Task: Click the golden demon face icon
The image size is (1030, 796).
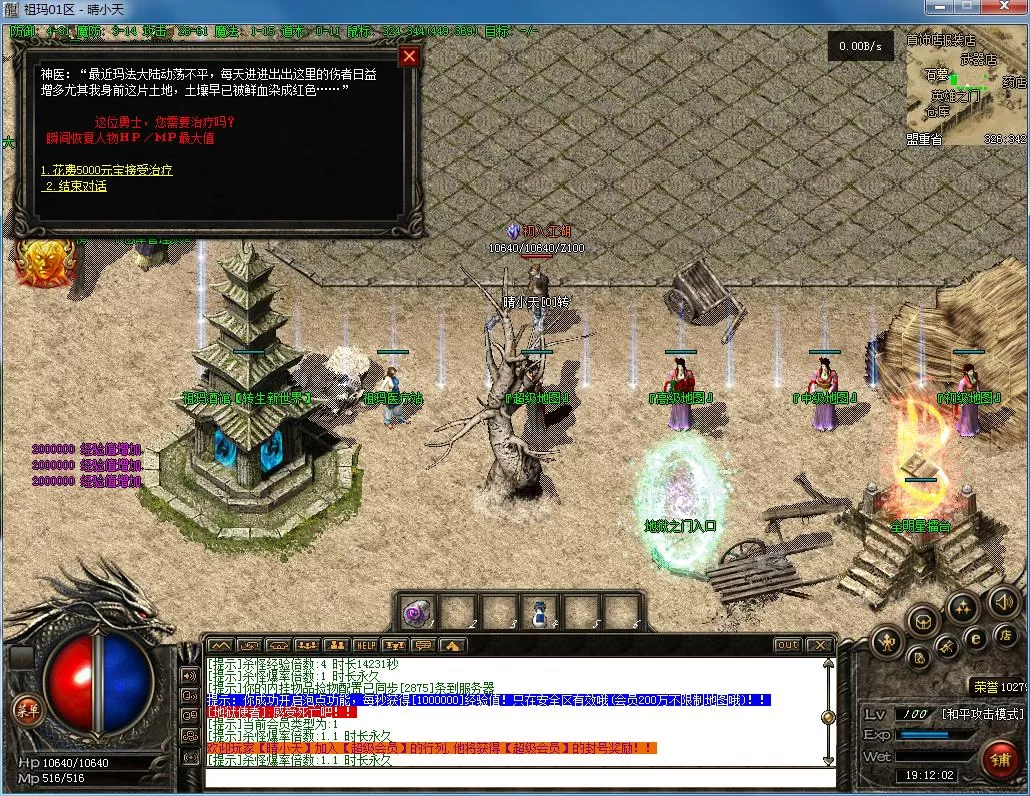Action: pyautogui.click(x=45, y=262)
